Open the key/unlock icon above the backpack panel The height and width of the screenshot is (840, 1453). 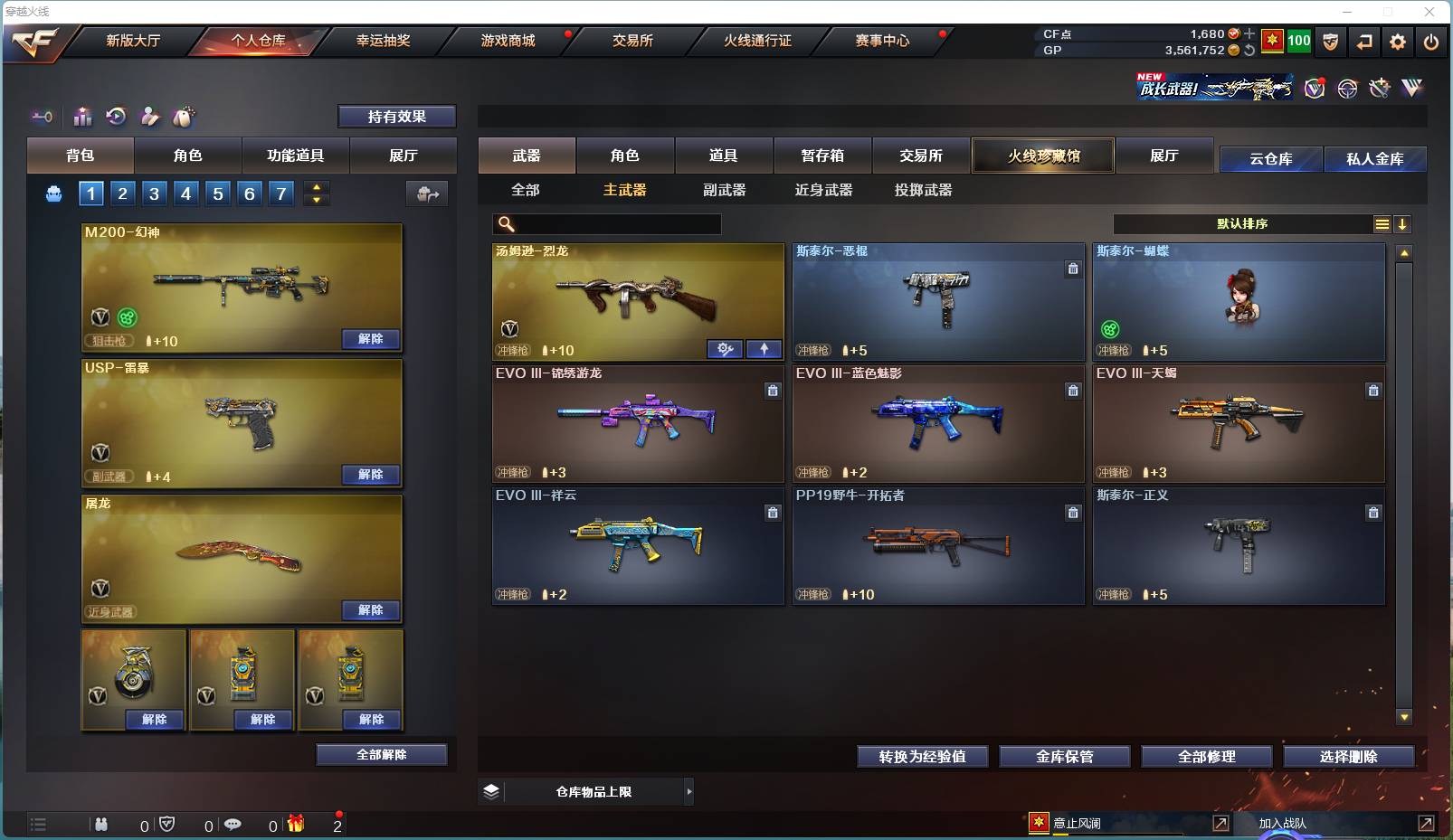[x=41, y=117]
